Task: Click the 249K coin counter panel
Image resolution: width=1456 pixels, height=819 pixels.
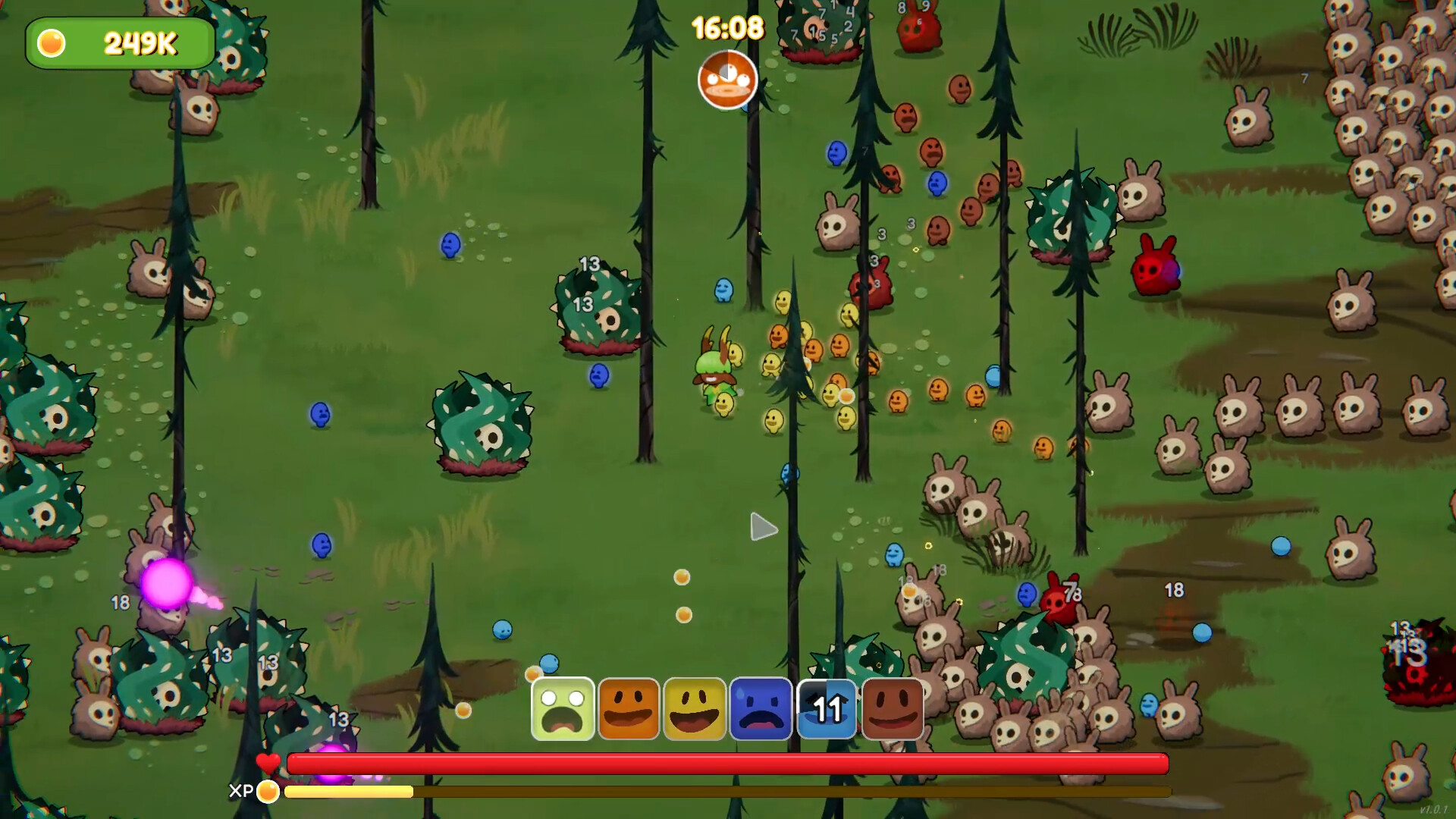Action: point(121,43)
